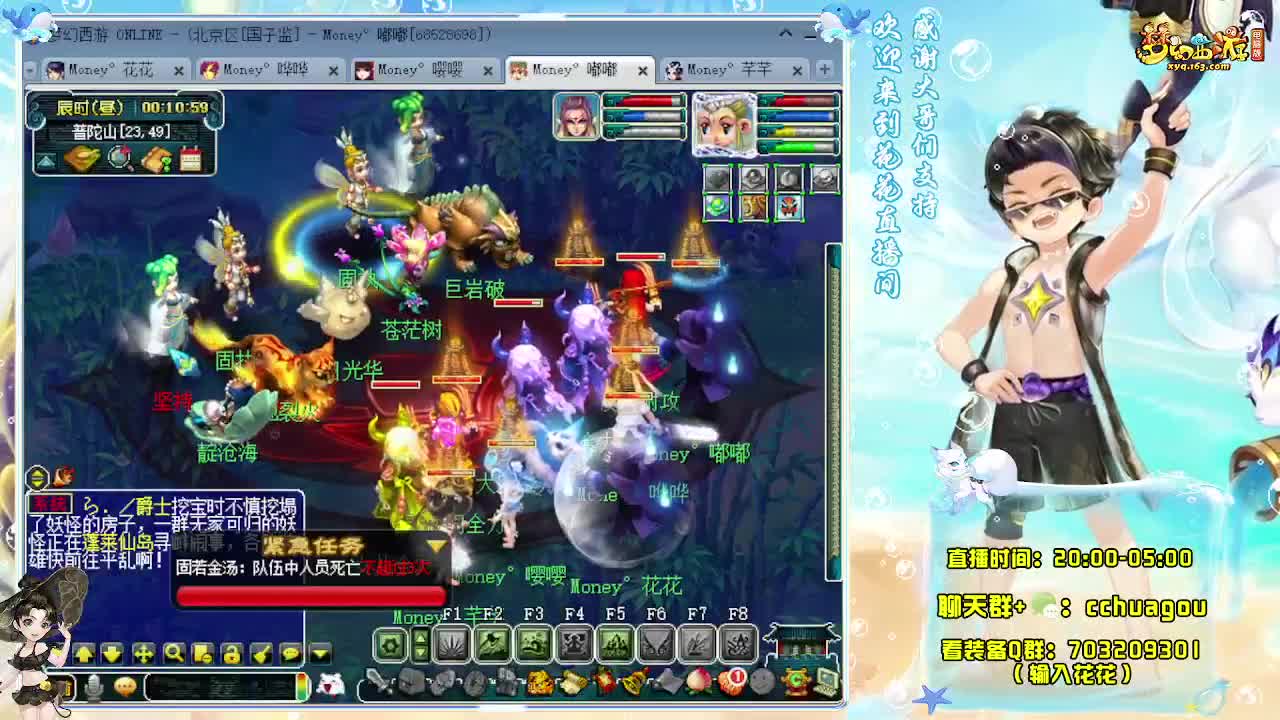Open the quest scroll icon in the top-left panel

[x=158, y=159]
